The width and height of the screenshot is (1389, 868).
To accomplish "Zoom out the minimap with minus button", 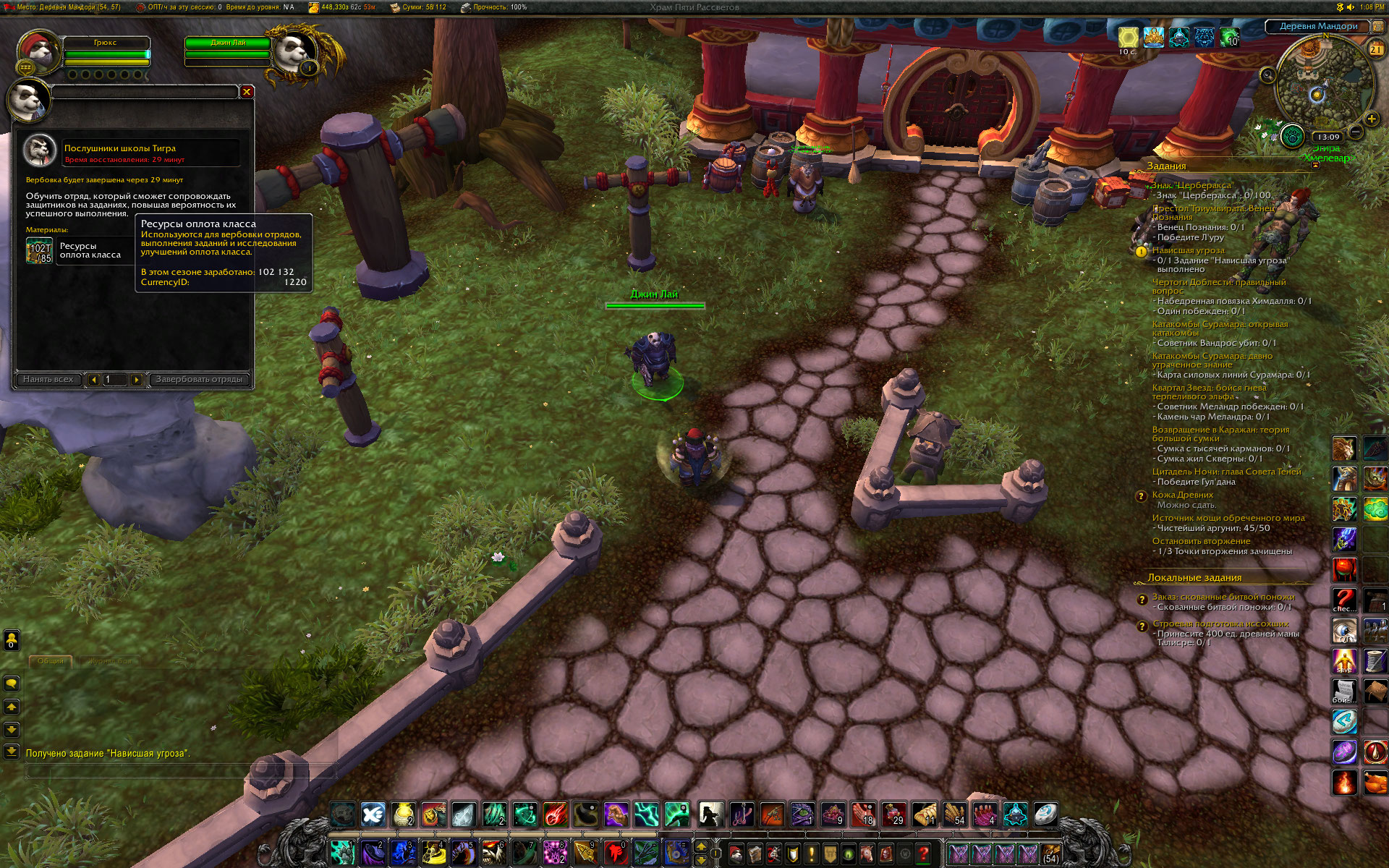I will pos(1356,132).
